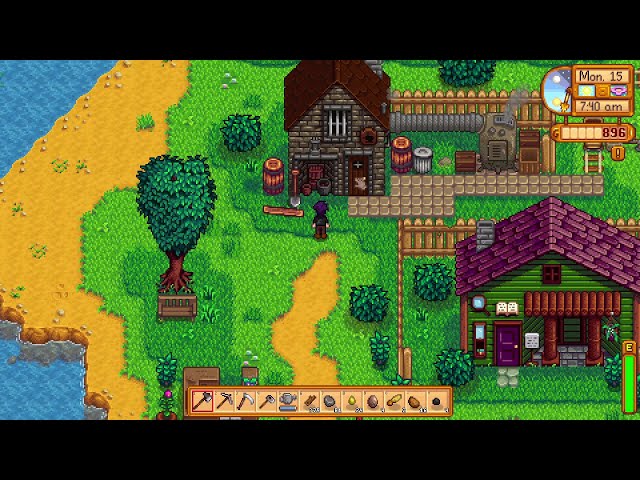Select the watering can slot
The image size is (640, 480).
[x=287, y=402]
